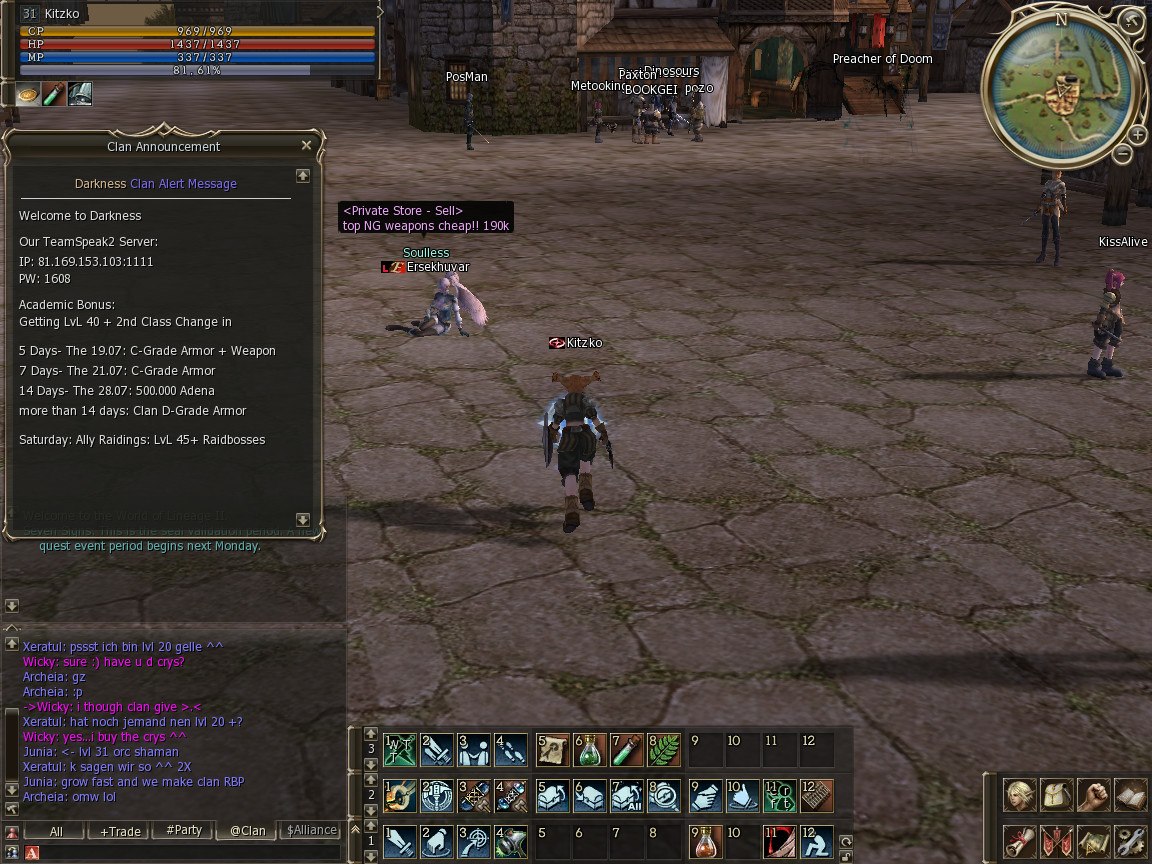1152x864 pixels.
Task: Zoom in the minimap with the plus button
Action: [1137, 135]
